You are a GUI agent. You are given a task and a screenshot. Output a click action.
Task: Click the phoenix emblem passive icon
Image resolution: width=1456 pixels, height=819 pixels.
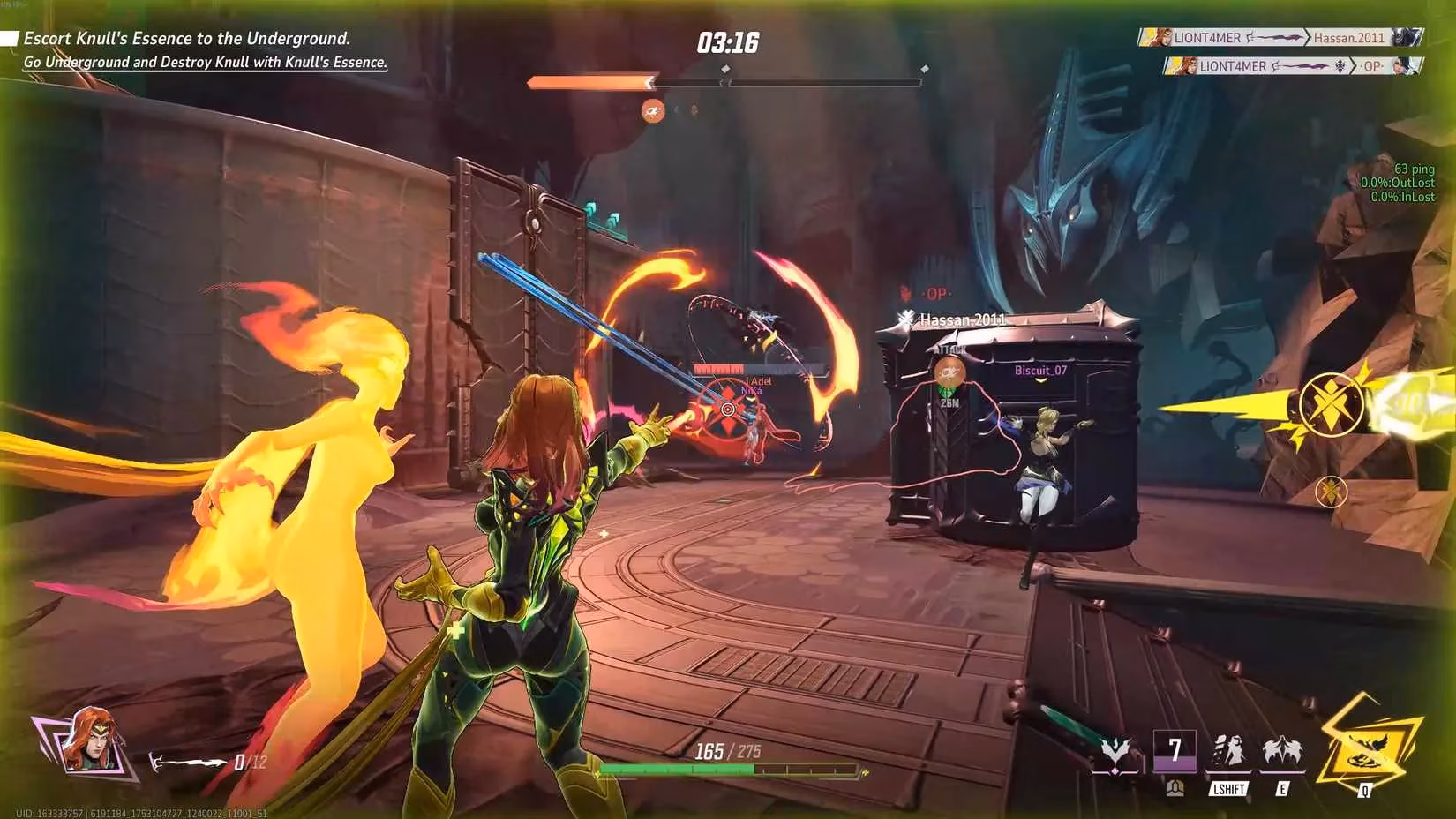[1115, 754]
